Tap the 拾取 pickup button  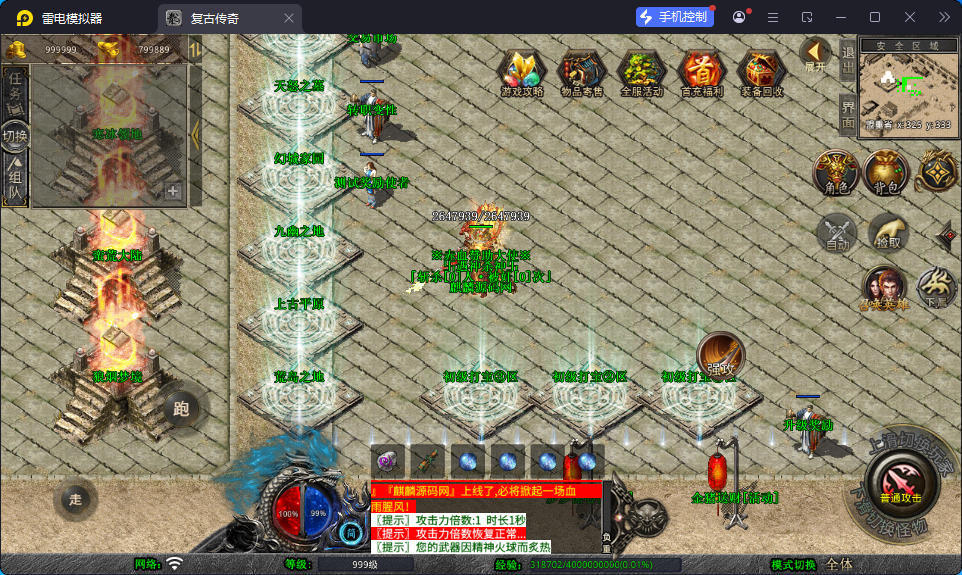888,233
